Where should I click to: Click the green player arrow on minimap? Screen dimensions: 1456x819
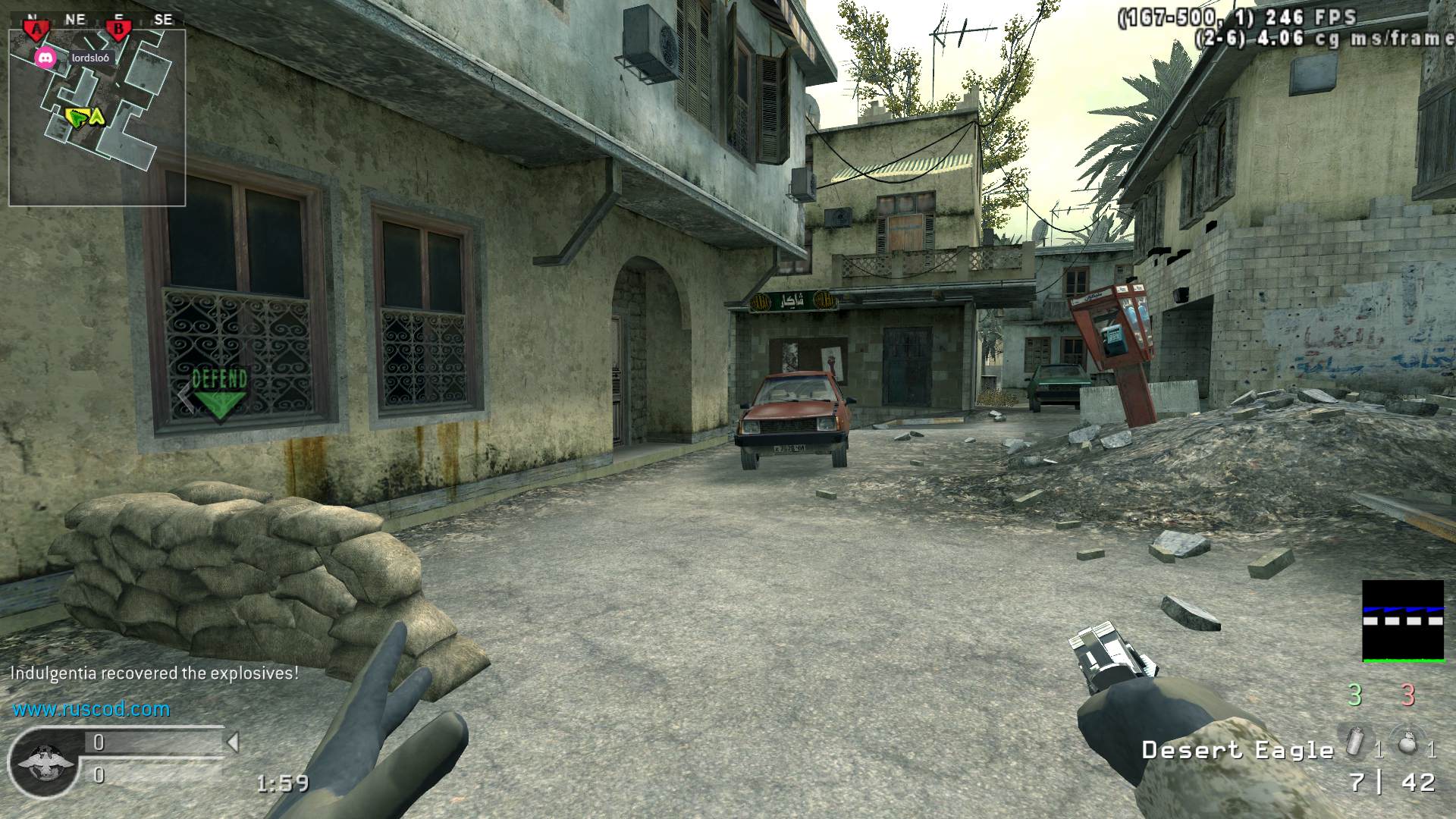77,117
